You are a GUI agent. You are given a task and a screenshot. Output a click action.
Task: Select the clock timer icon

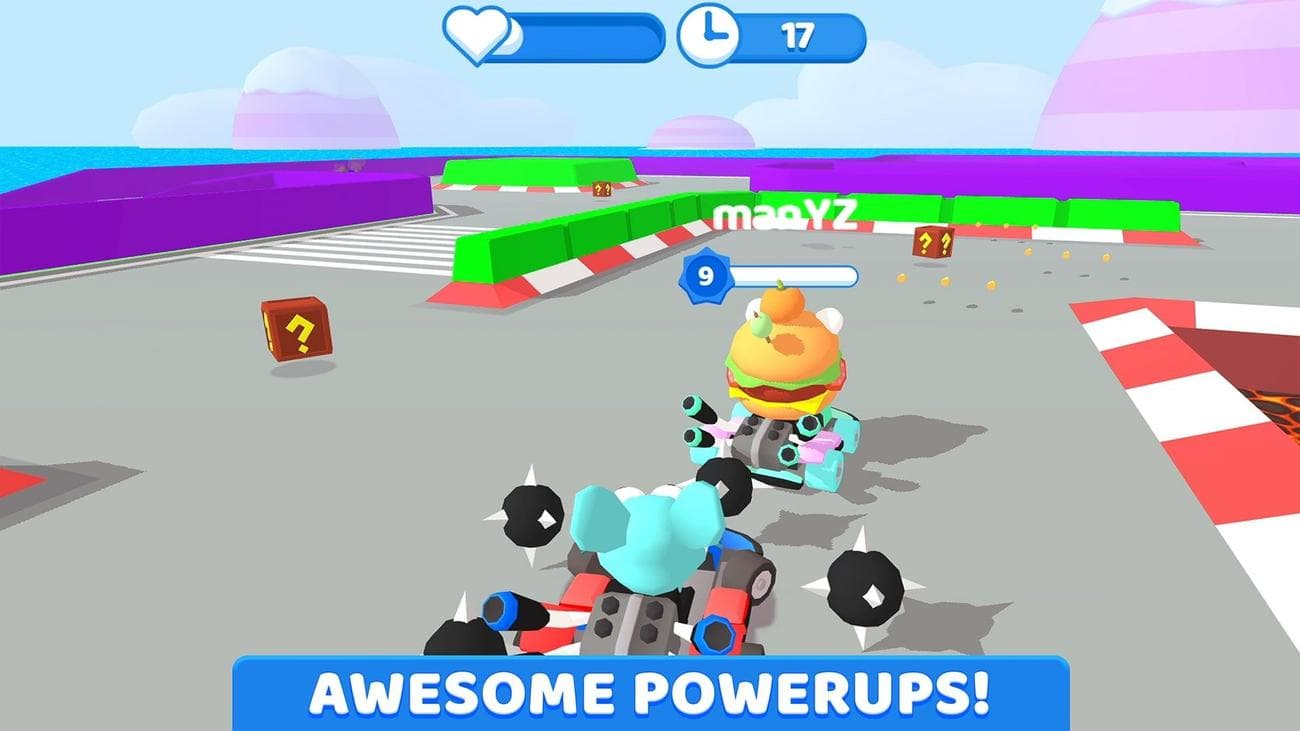[706, 33]
